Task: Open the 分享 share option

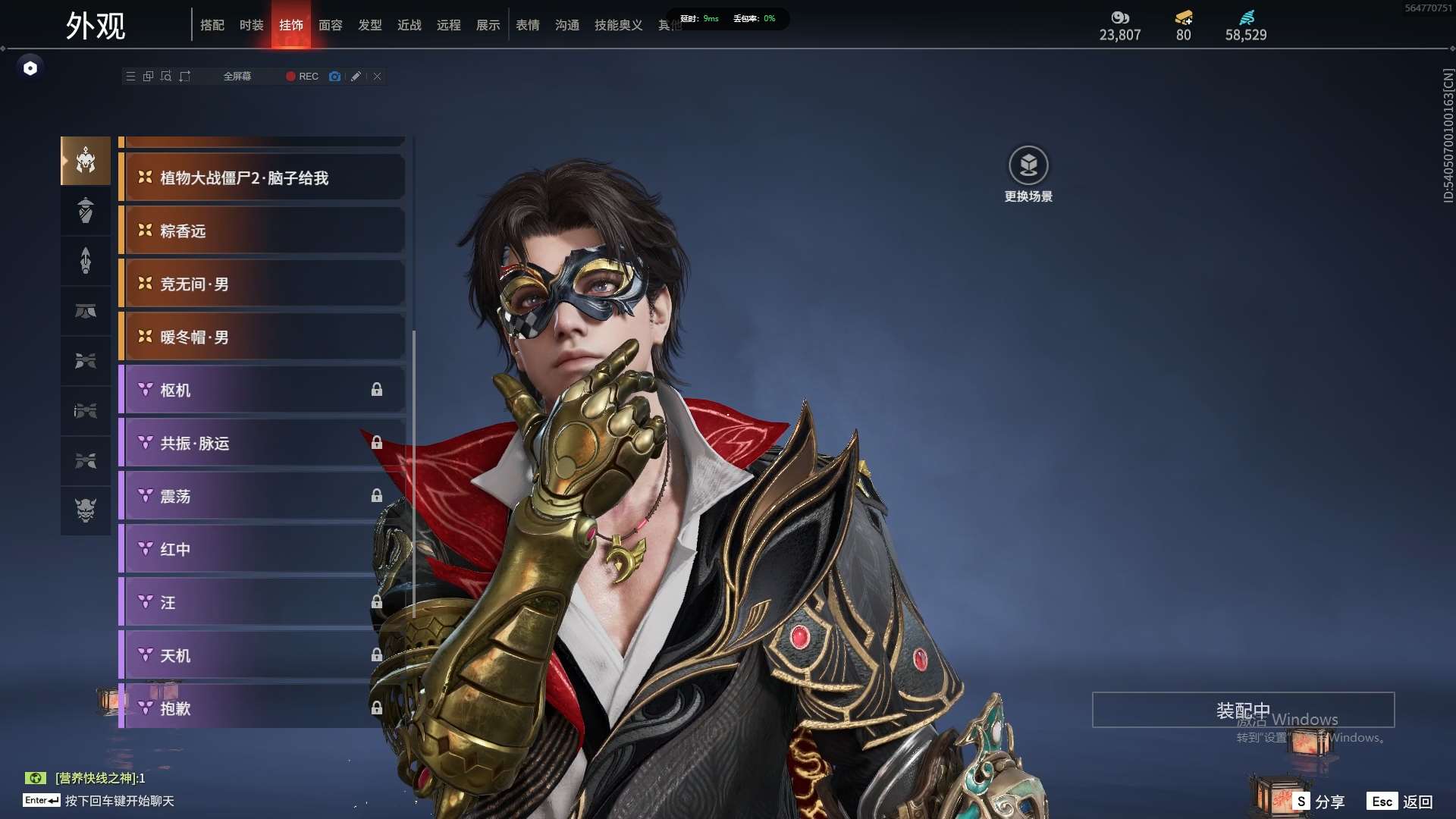Action: [x=1319, y=802]
